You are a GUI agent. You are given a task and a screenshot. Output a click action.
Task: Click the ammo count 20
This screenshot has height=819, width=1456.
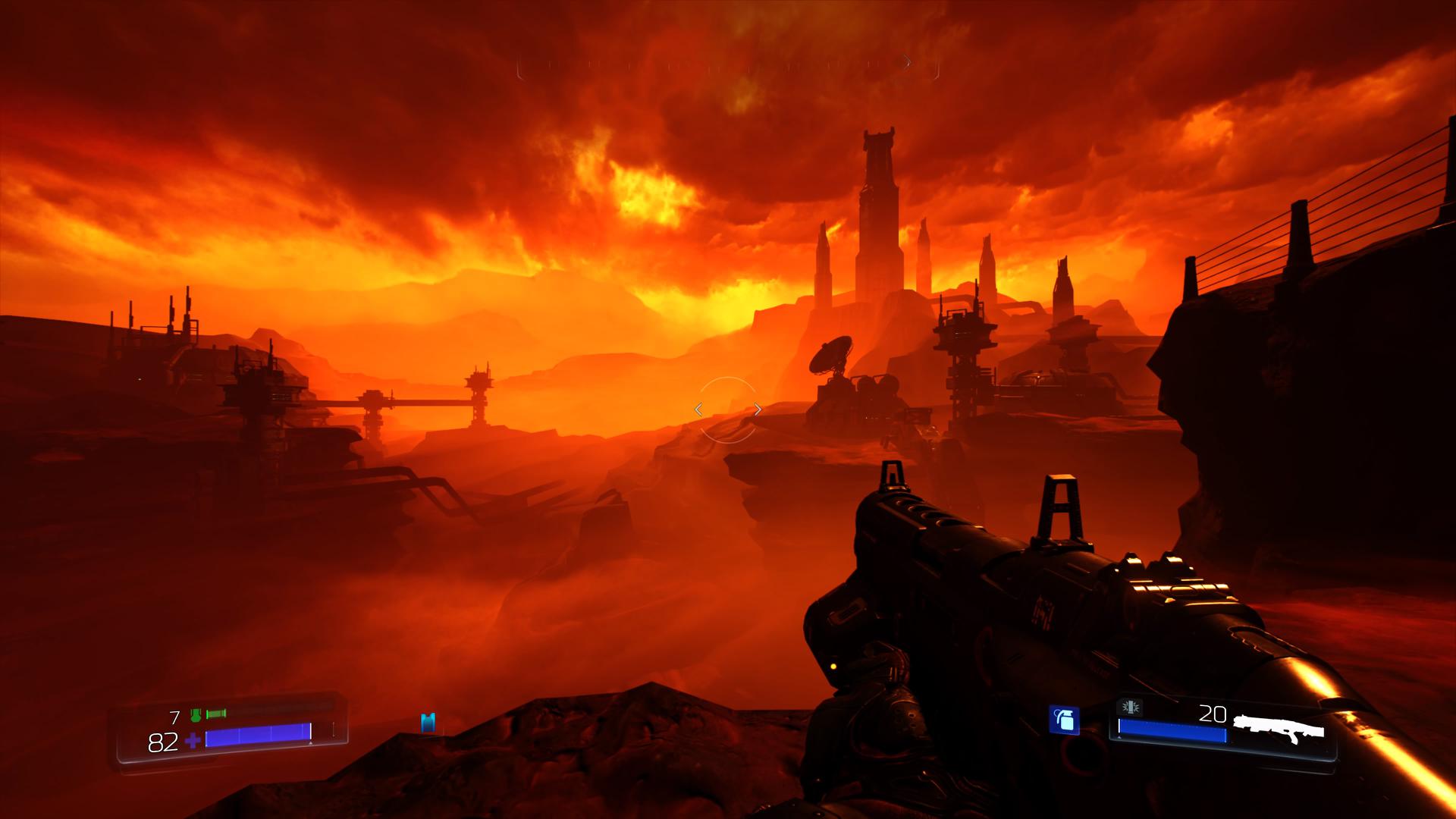(1213, 714)
